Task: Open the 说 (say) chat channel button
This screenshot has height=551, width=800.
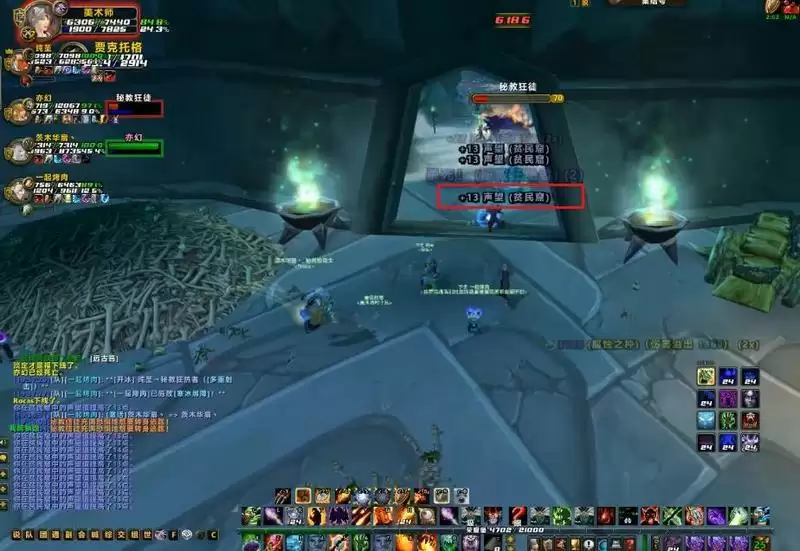Action: [15, 535]
